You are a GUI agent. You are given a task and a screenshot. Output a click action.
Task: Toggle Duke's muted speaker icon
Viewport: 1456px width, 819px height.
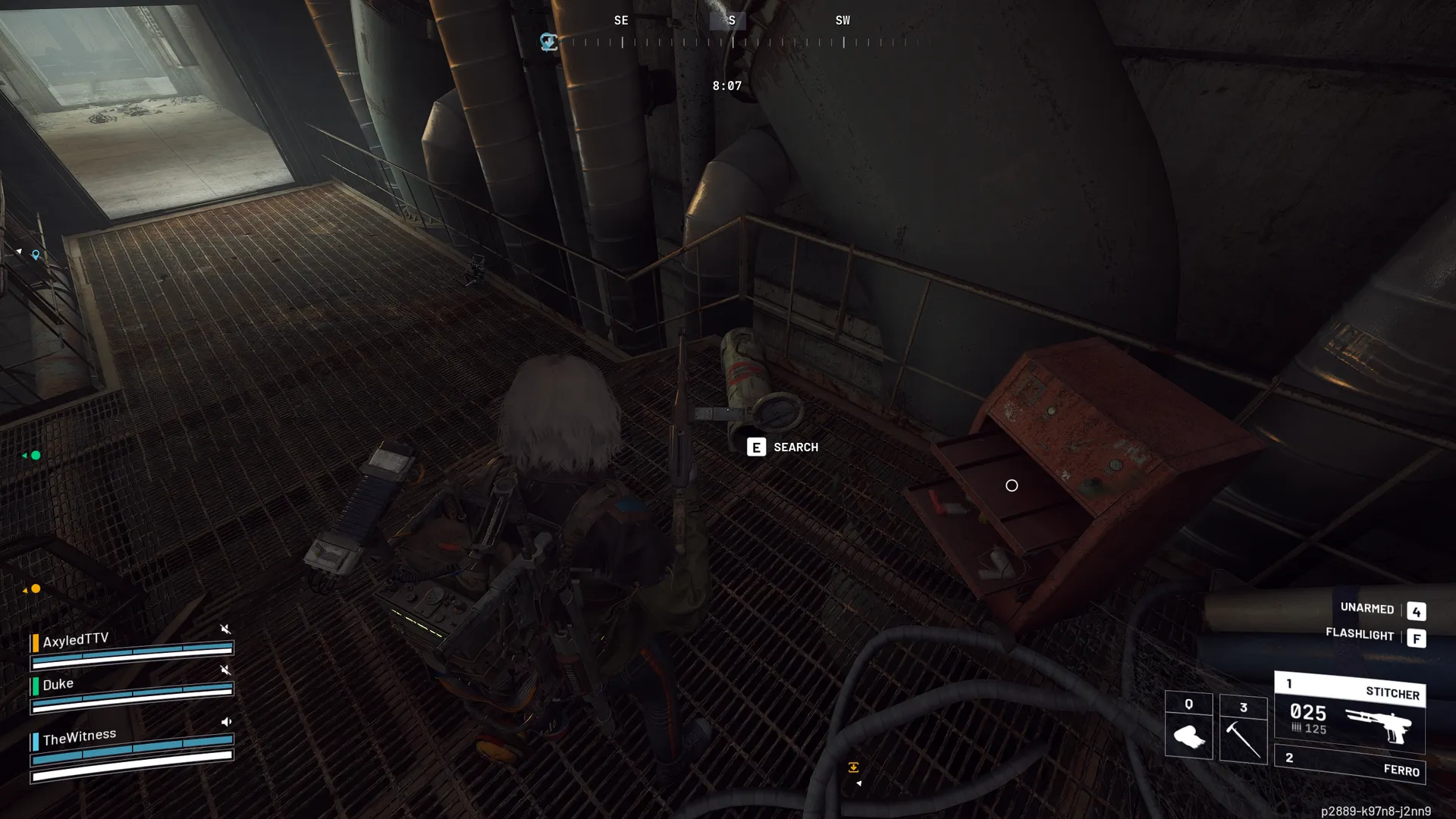pos(225,670)
